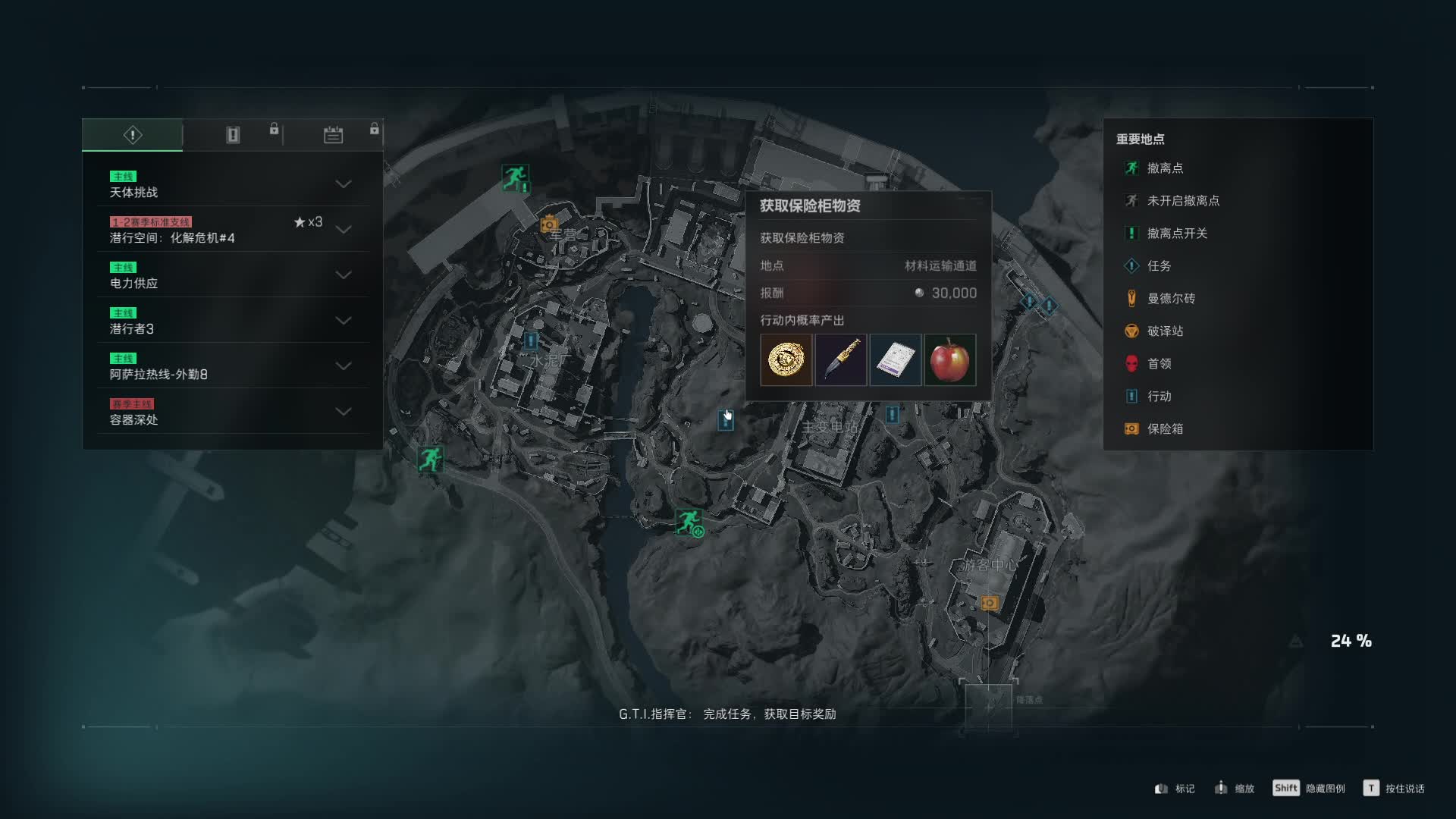This screenshot has height=819, width=1456.
Task: Select the red apple reward item
Action: (x=949, y=359)
